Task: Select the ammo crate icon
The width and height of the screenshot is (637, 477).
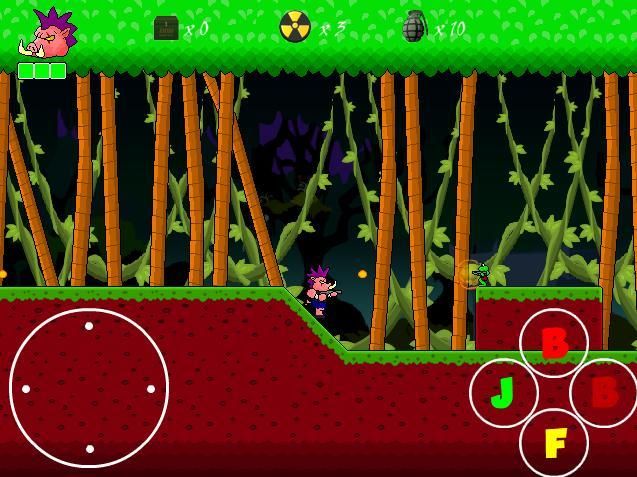Action: coord(166,28)
